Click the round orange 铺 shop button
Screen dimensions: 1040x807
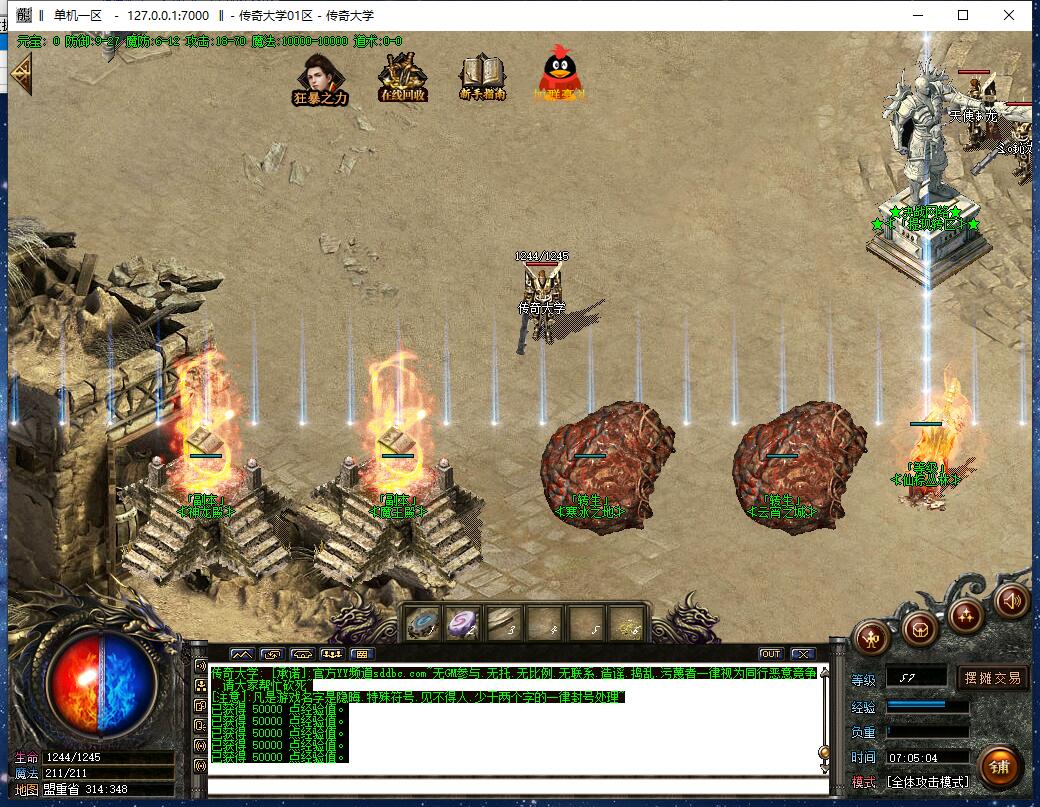1000,766
